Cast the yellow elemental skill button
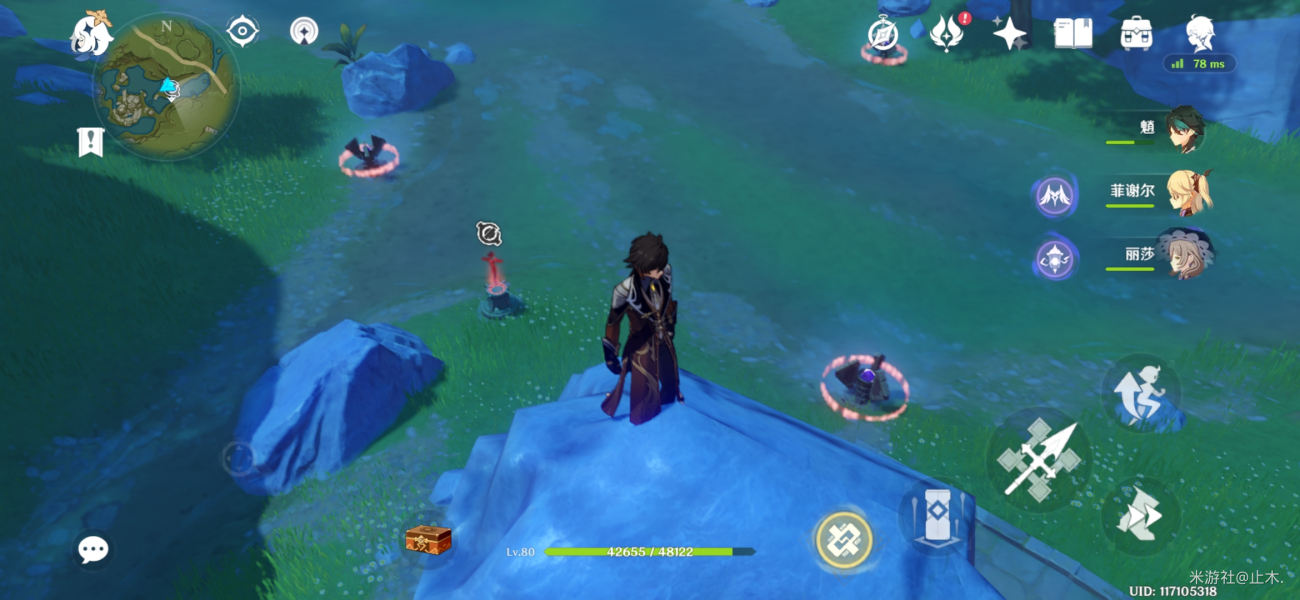Screen dimensions: 1300x600 pos(844,541)
